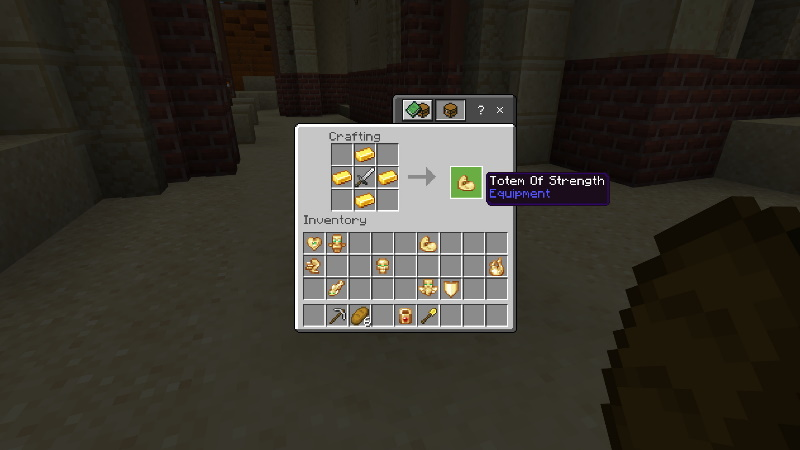The height and width of the screenshot is (450, 800).
Task: Choose the pickaxe in the hotbar
Action: [337, 316]
